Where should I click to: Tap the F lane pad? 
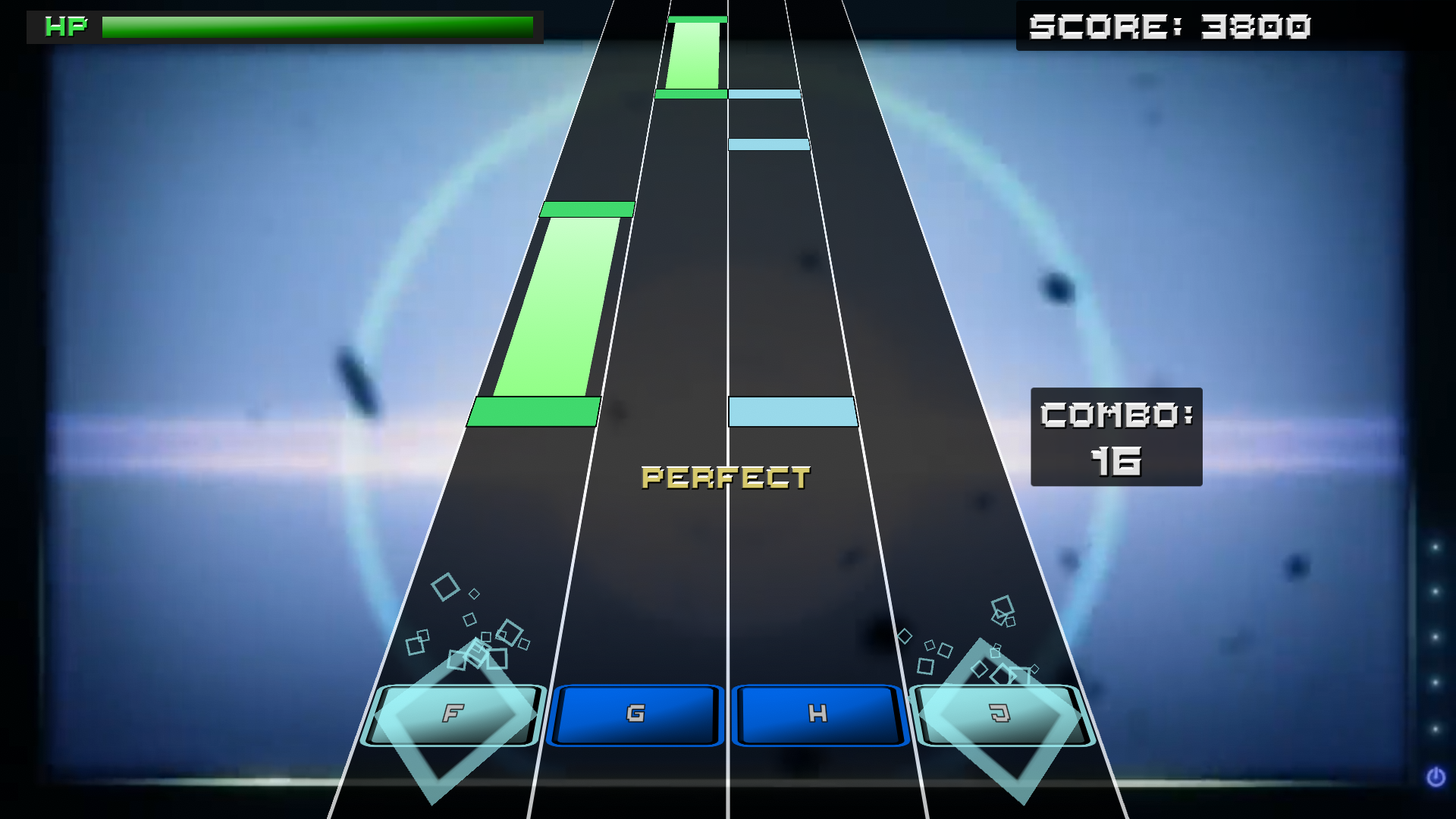453,714
